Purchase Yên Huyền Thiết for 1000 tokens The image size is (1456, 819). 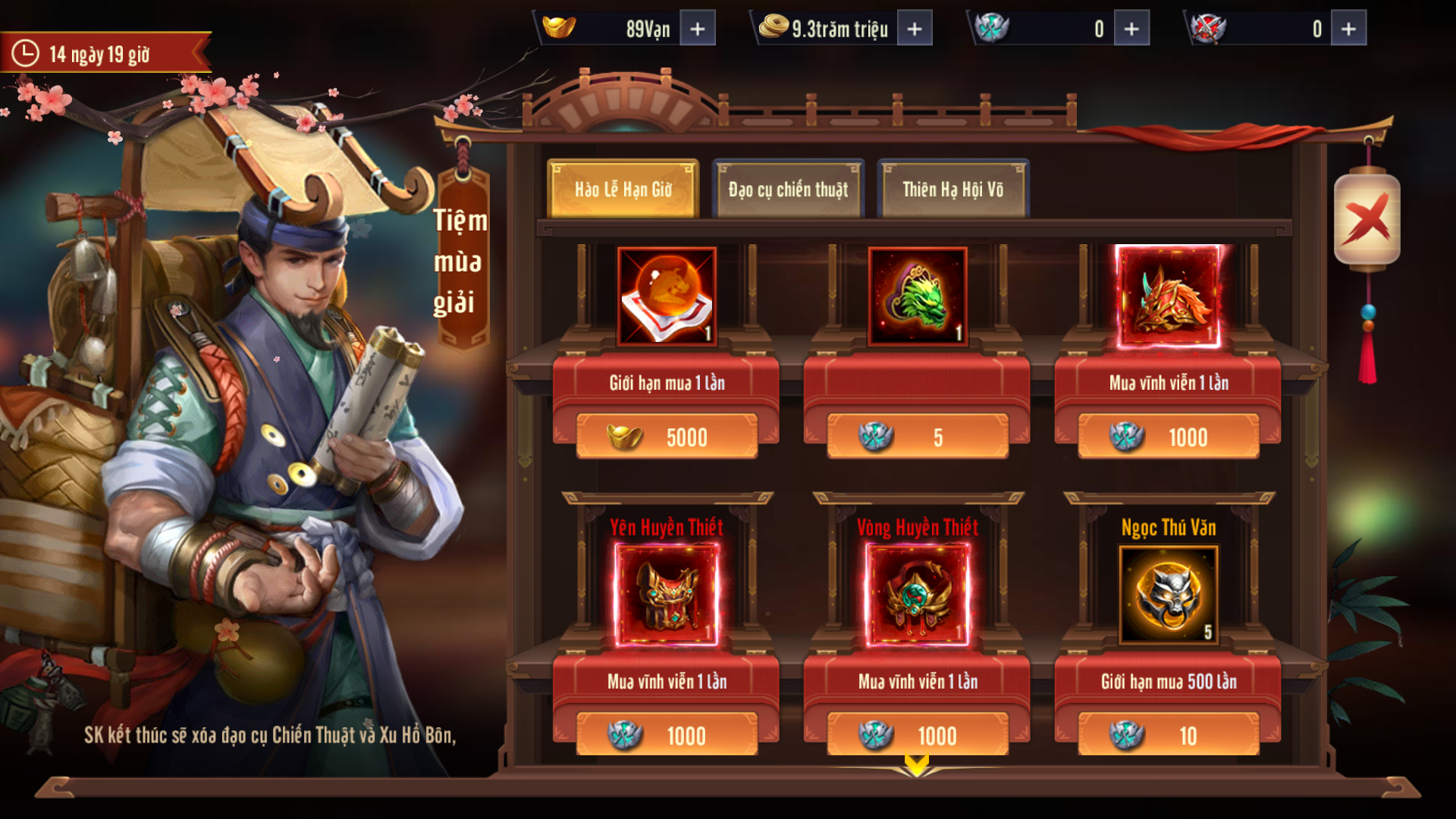(667, 735)
